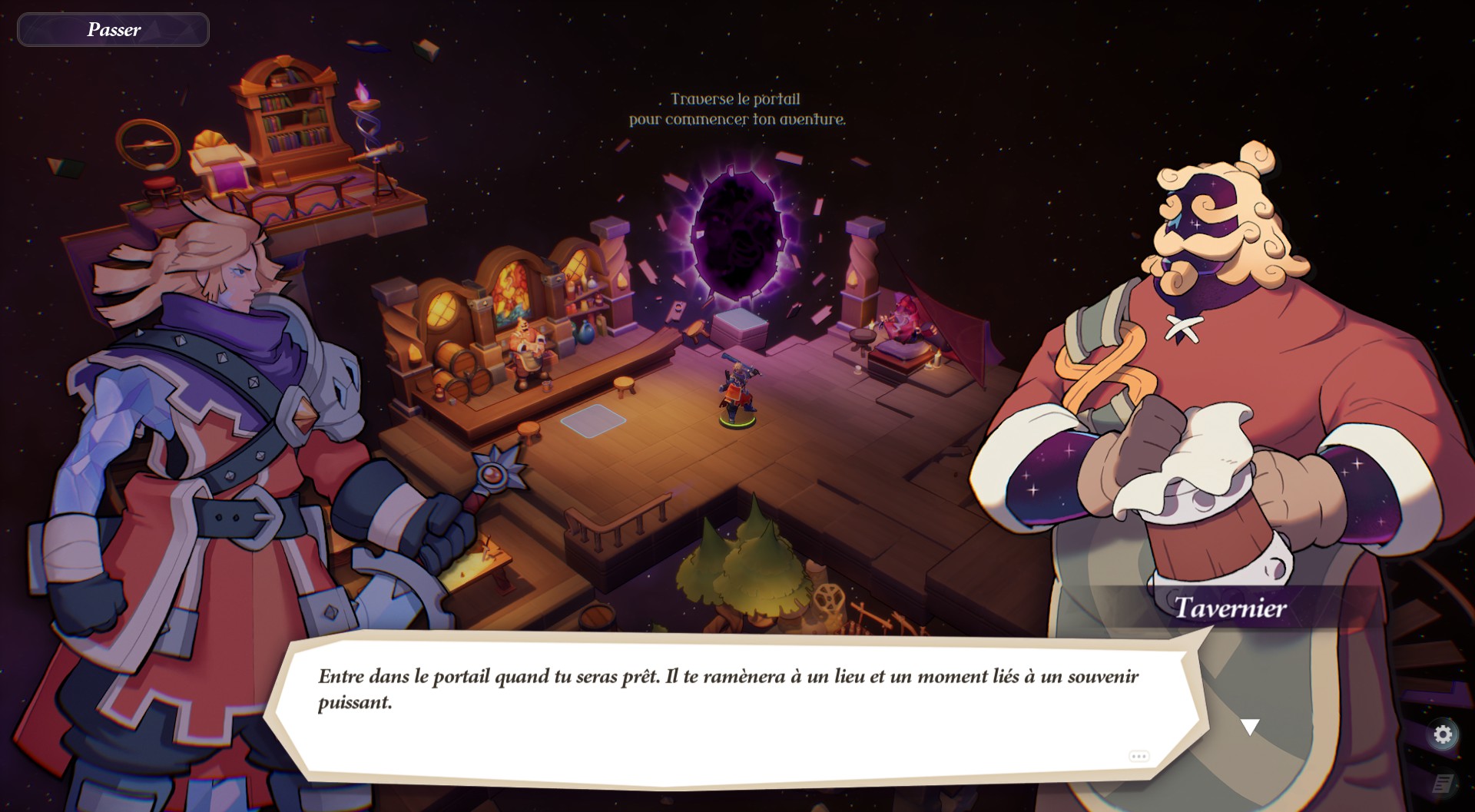1475x812 pixels.
Task: Open the dimmed dialogue log page icon
Action: click(x=1443, y=784)
